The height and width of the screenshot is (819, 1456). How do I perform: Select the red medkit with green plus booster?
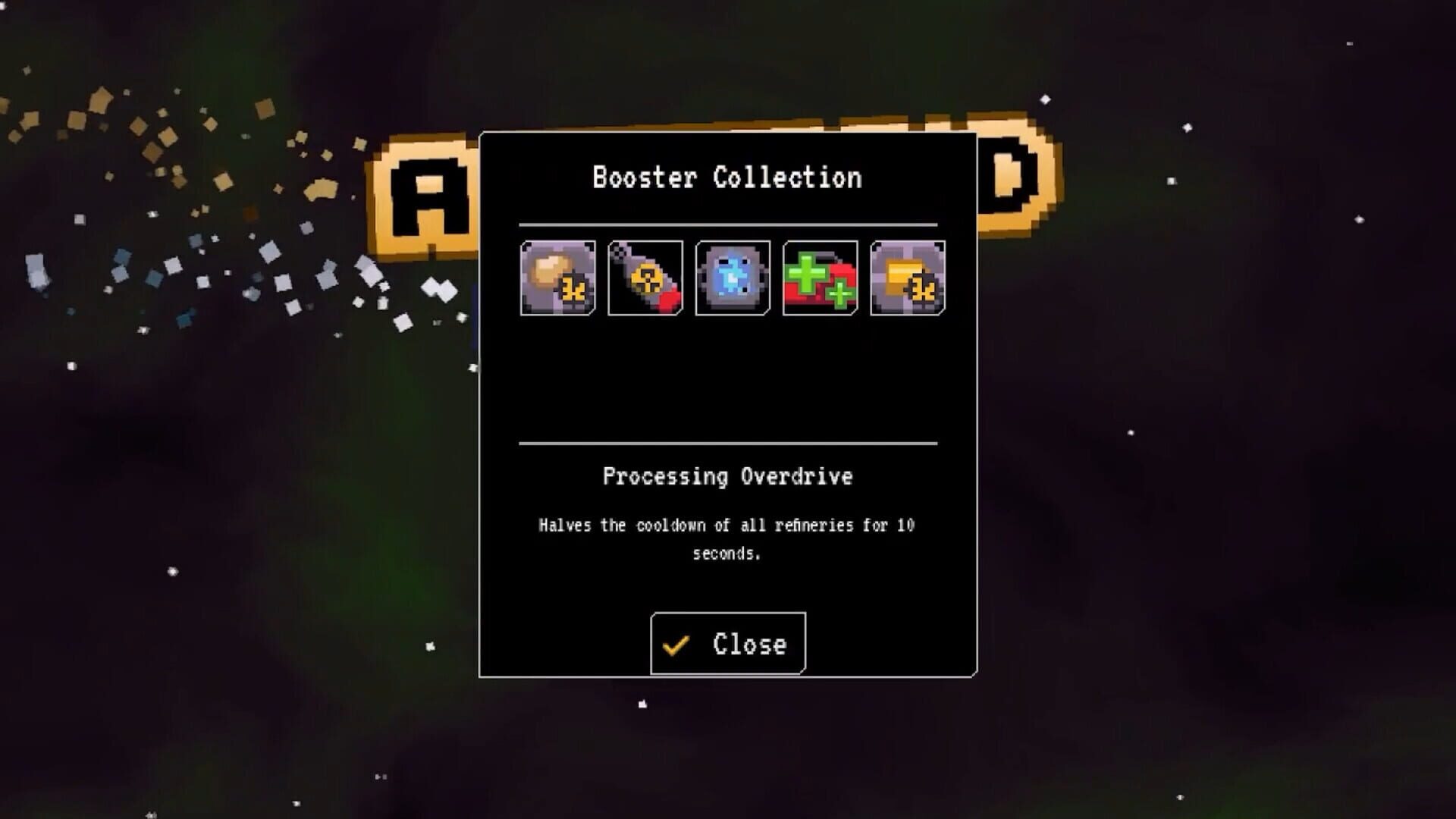819,278
